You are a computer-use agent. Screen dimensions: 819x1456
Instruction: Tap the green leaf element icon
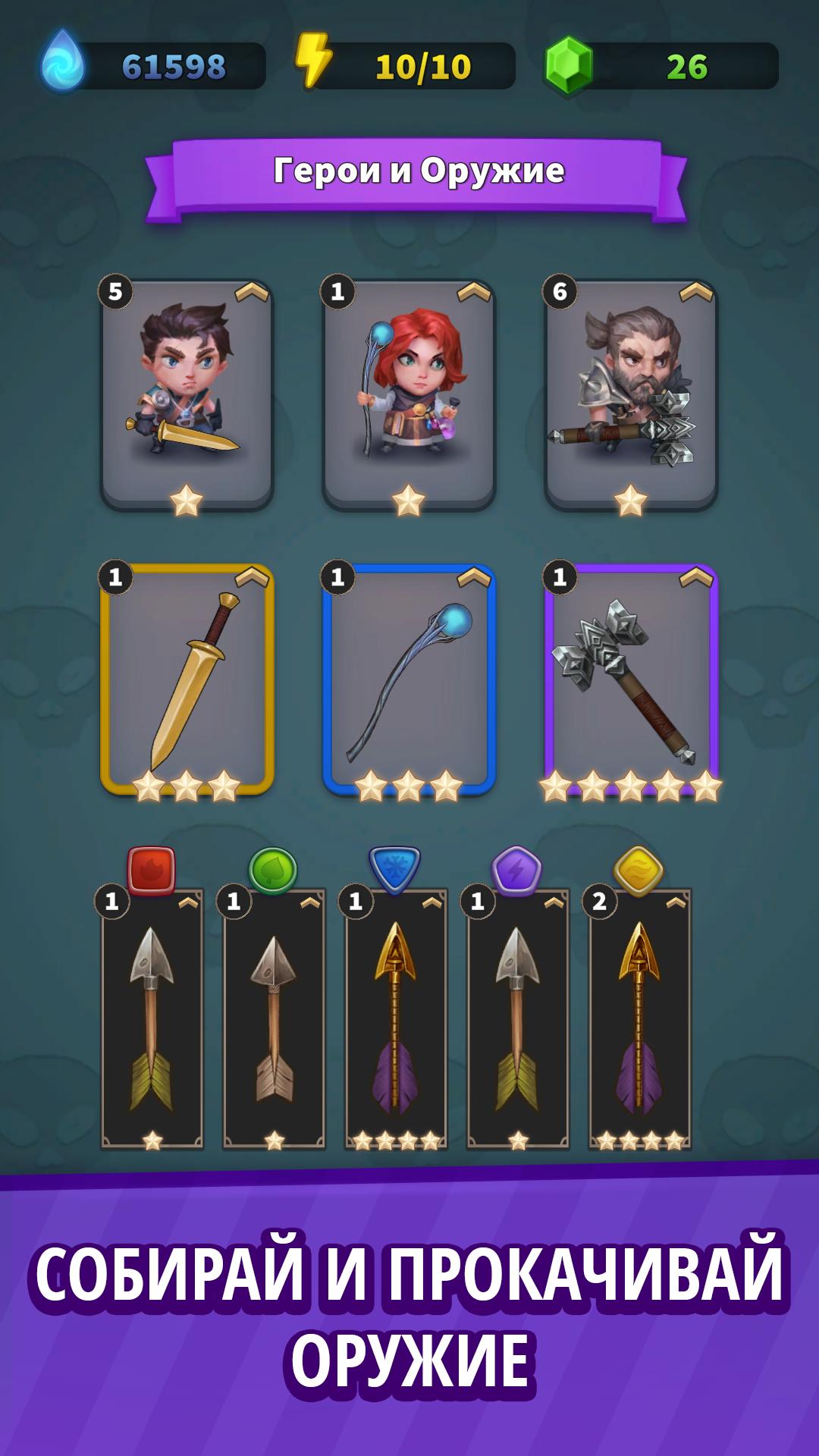(x=273, y=871)
